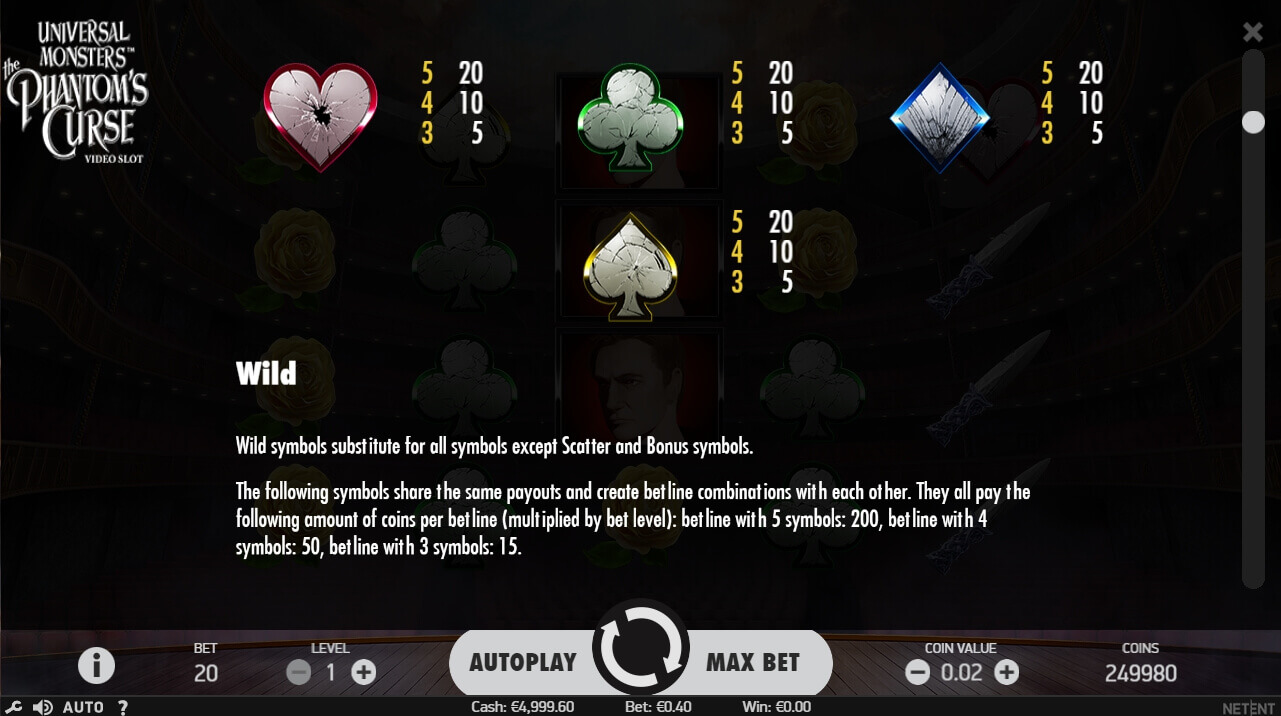The width and height of the screenshot is (1281, 716).
Task: Select Max Bet
Action: click(754, 662)
